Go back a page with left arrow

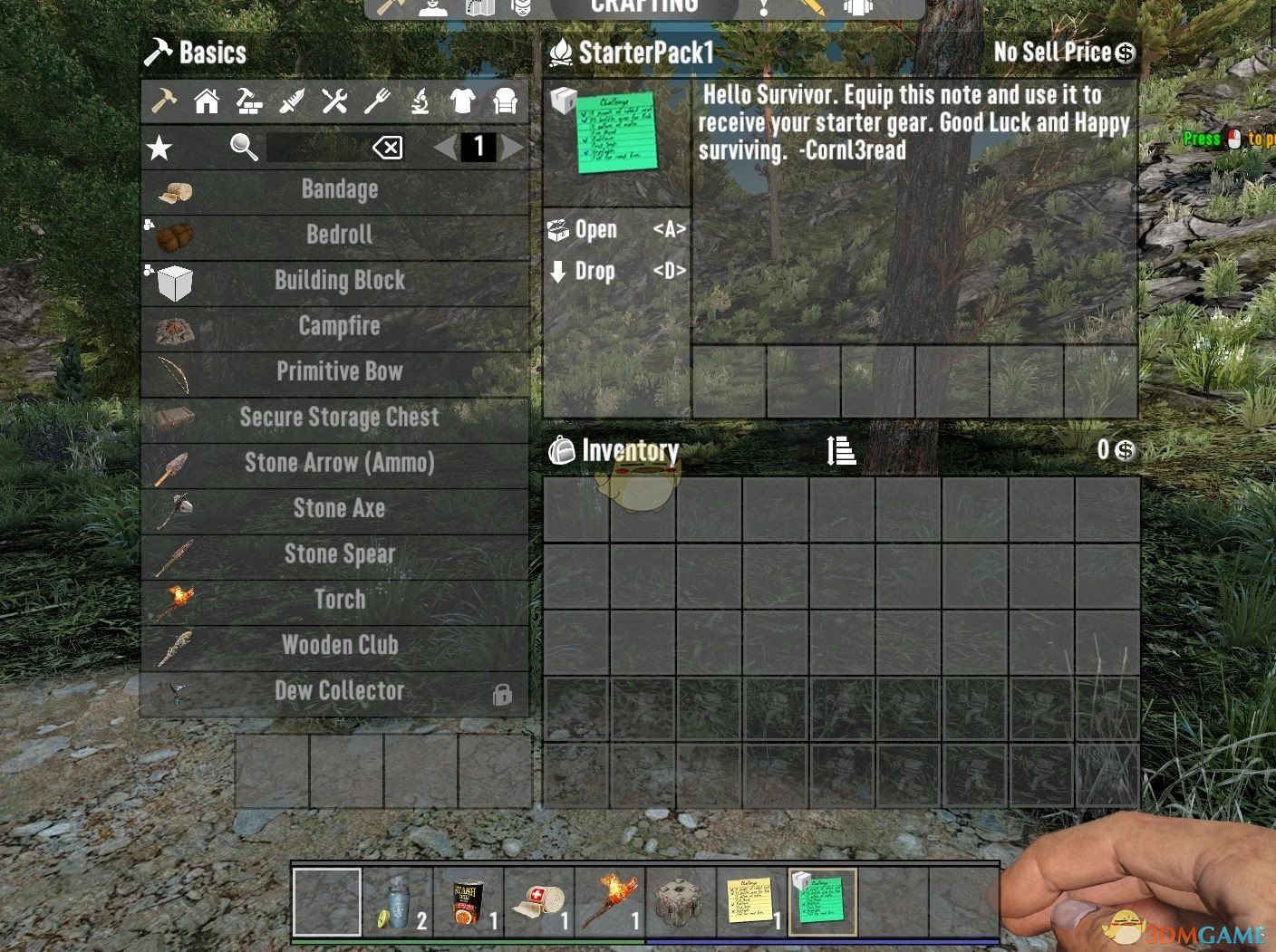[x=443, y=147]
